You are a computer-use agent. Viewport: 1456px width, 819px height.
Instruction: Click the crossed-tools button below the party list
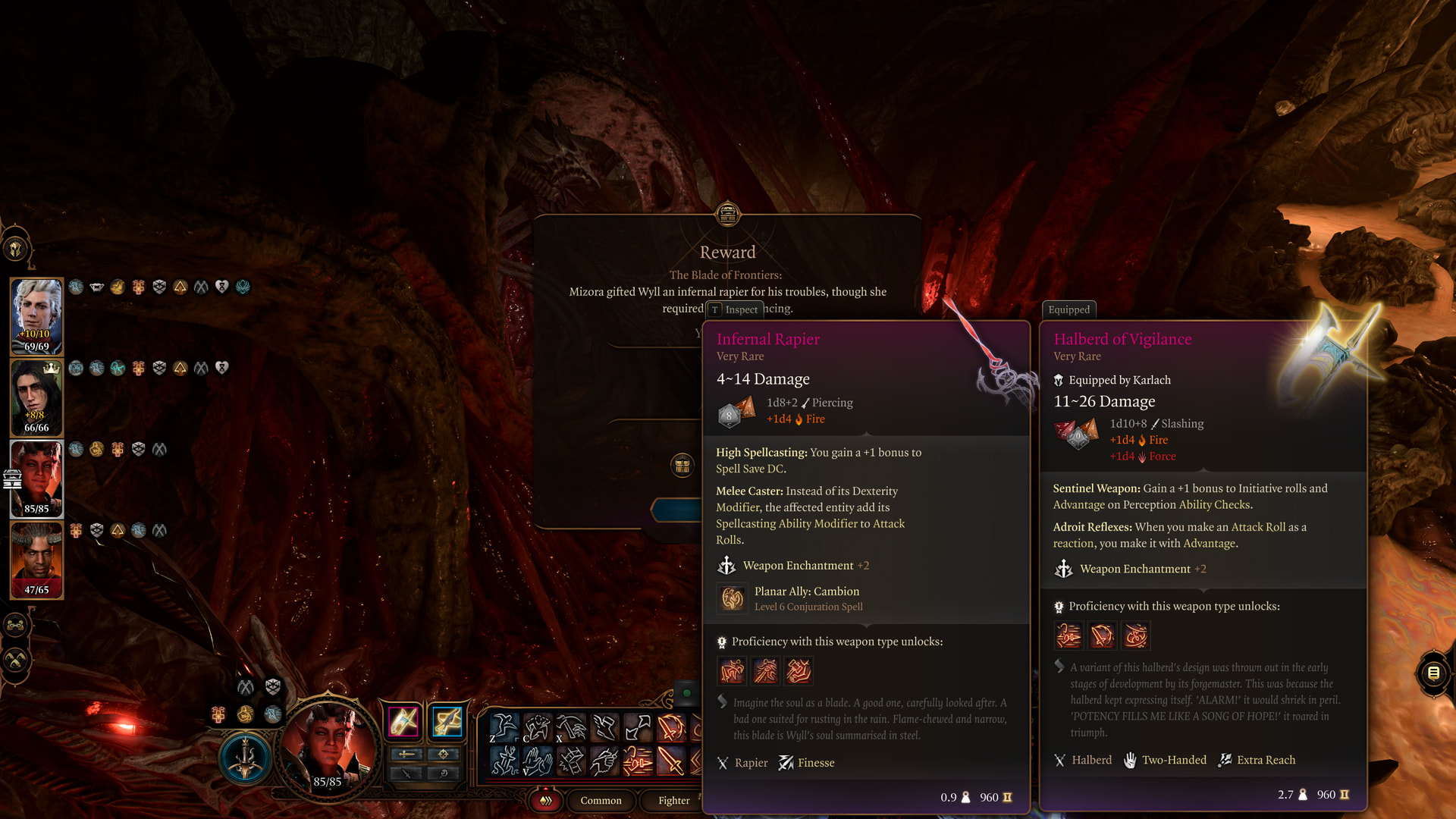click(16, 661)
